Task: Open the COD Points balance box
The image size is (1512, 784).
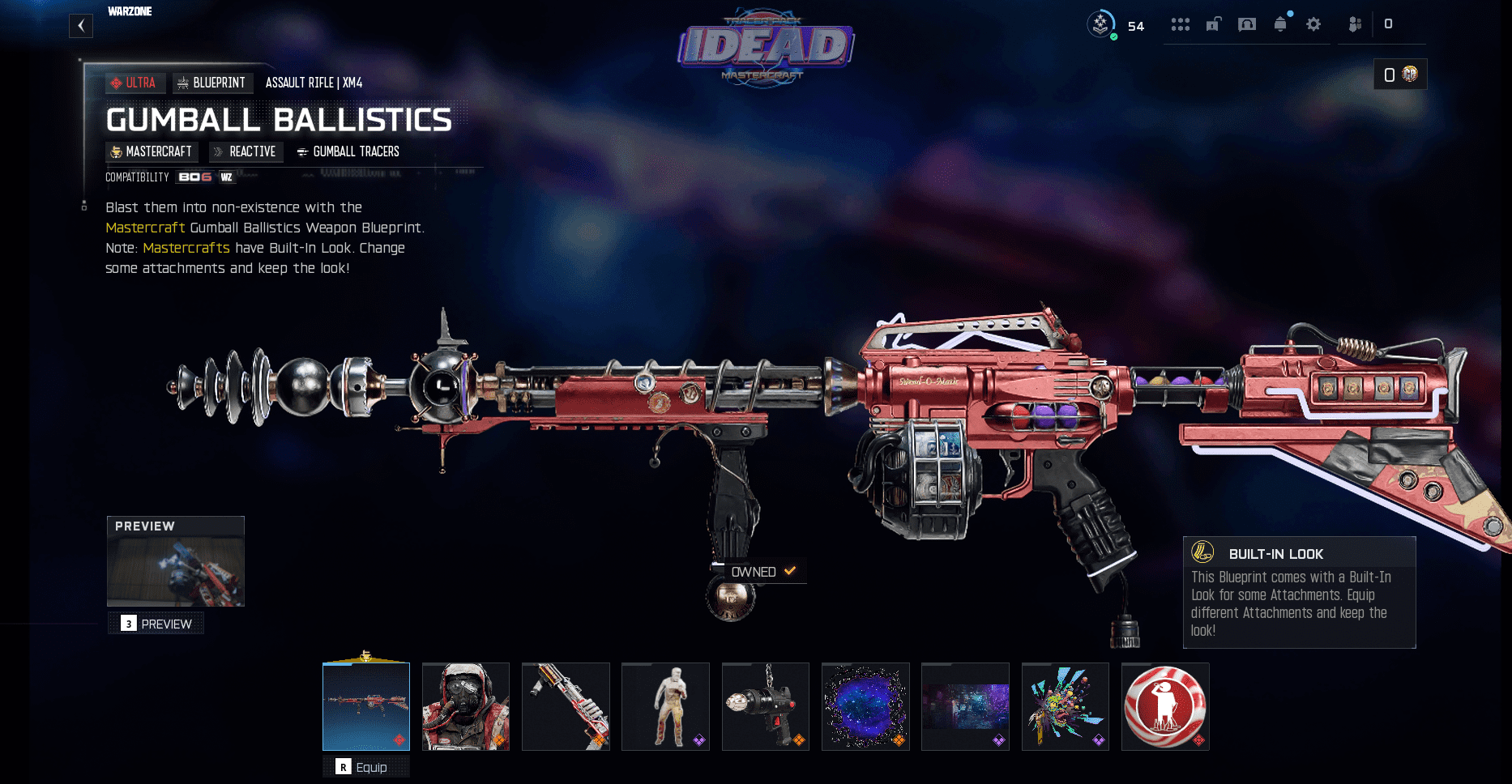Action: click(1400, 75)
